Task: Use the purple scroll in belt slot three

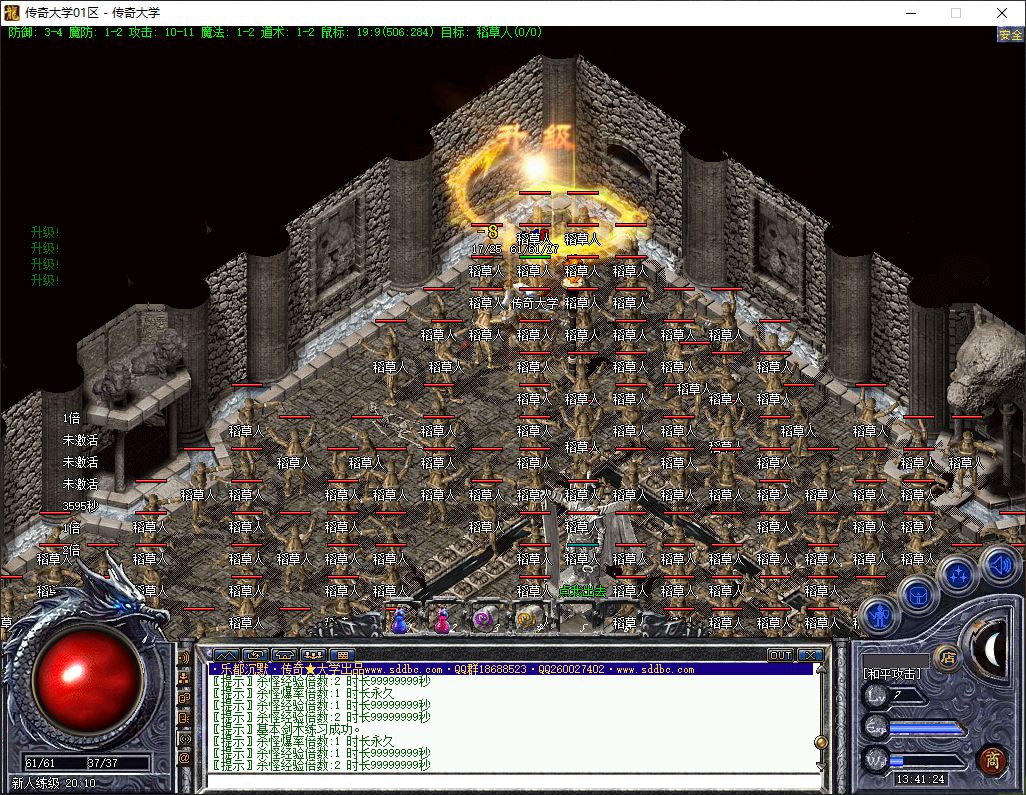Action: 484,620
